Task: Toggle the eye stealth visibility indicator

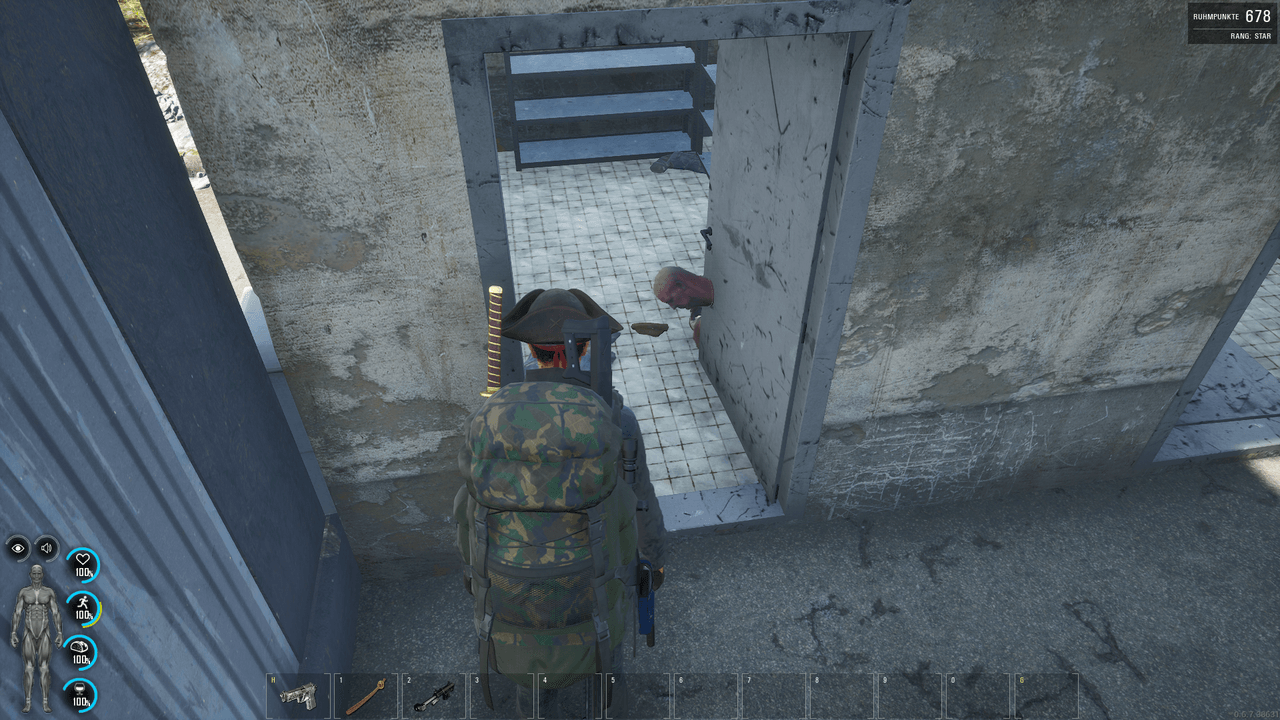Action: point(18,546)
